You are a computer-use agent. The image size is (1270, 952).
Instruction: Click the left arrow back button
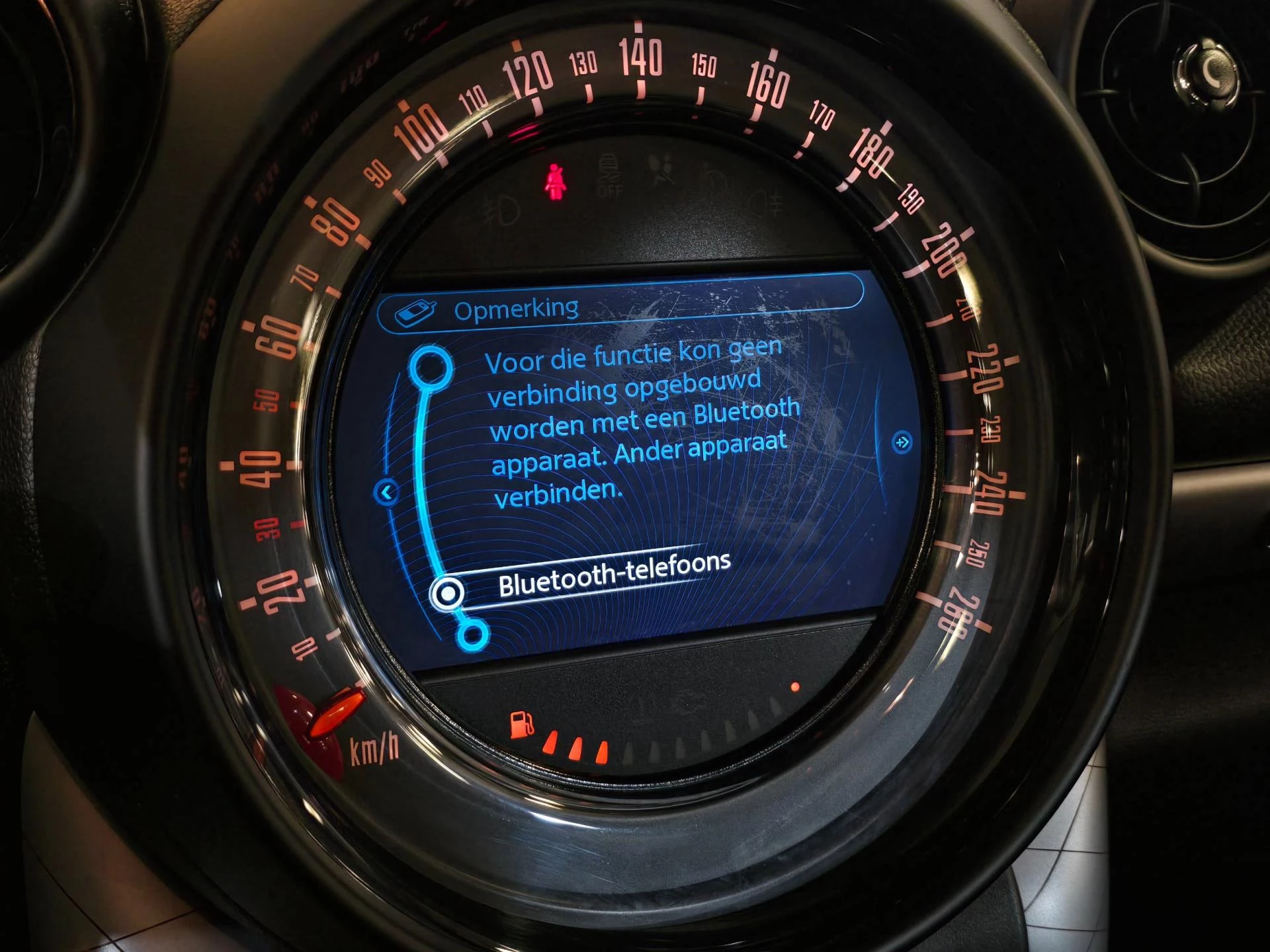point(386,492)
